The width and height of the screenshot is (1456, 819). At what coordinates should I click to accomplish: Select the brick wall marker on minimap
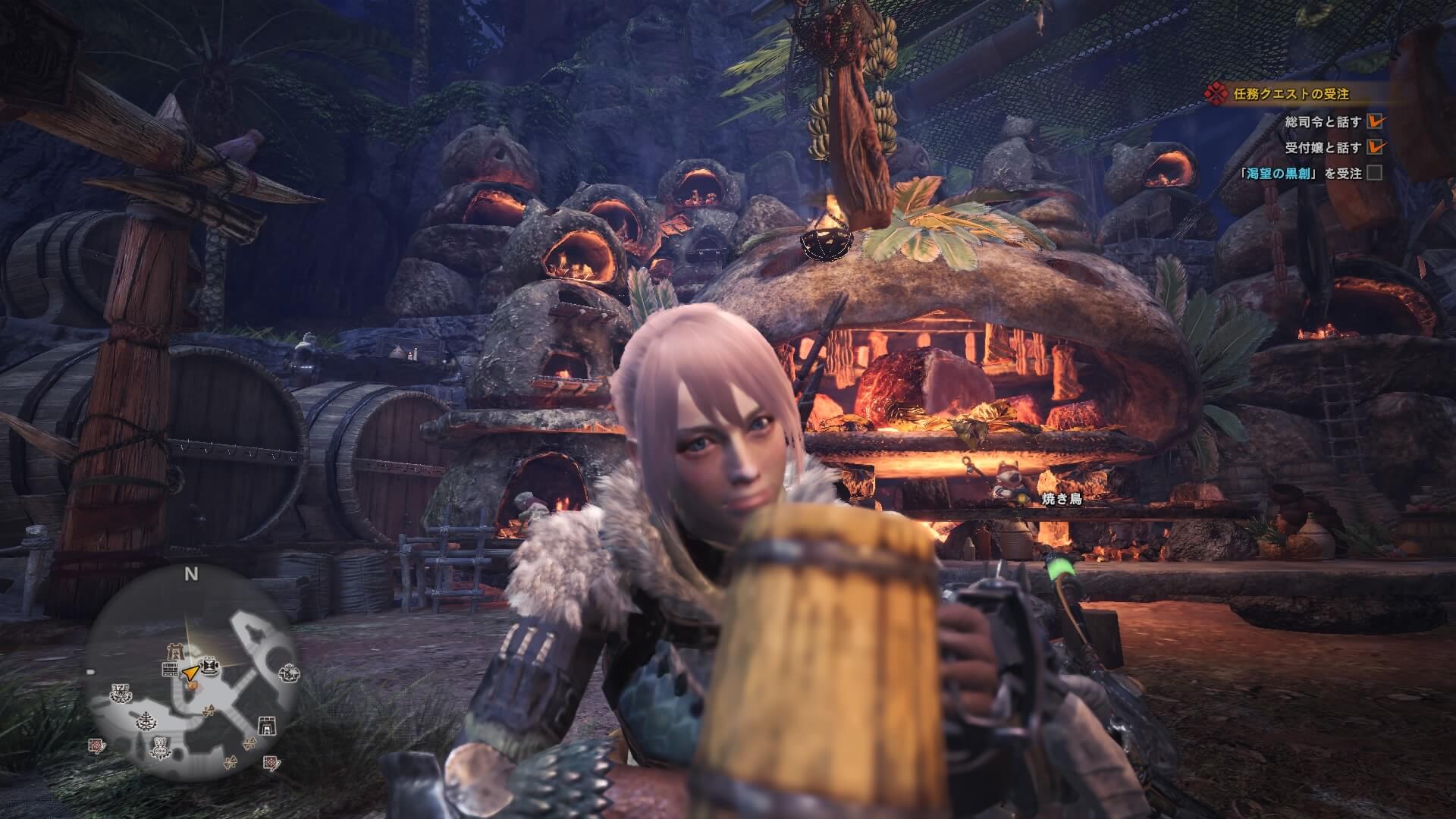pyautogui.click(x=169, y=669)
